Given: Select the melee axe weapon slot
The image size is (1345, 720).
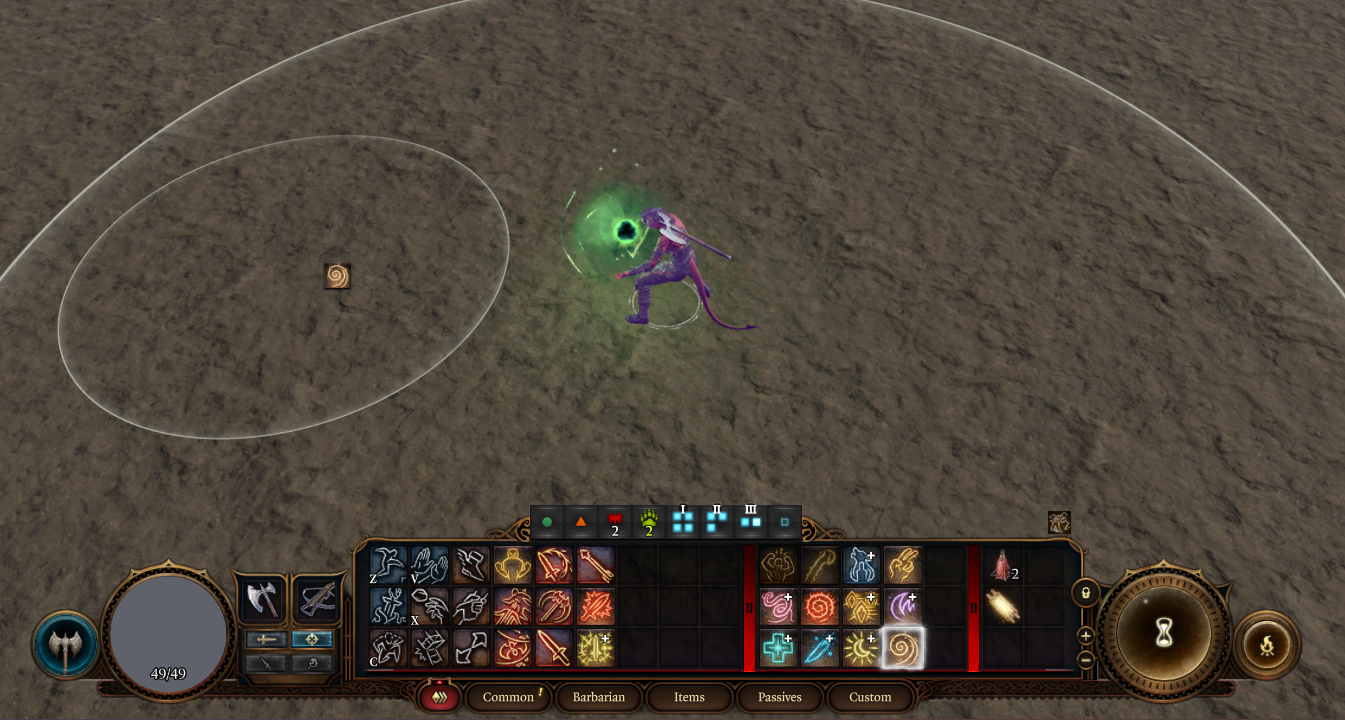Looking at the screenshot, I should point(261,599).
